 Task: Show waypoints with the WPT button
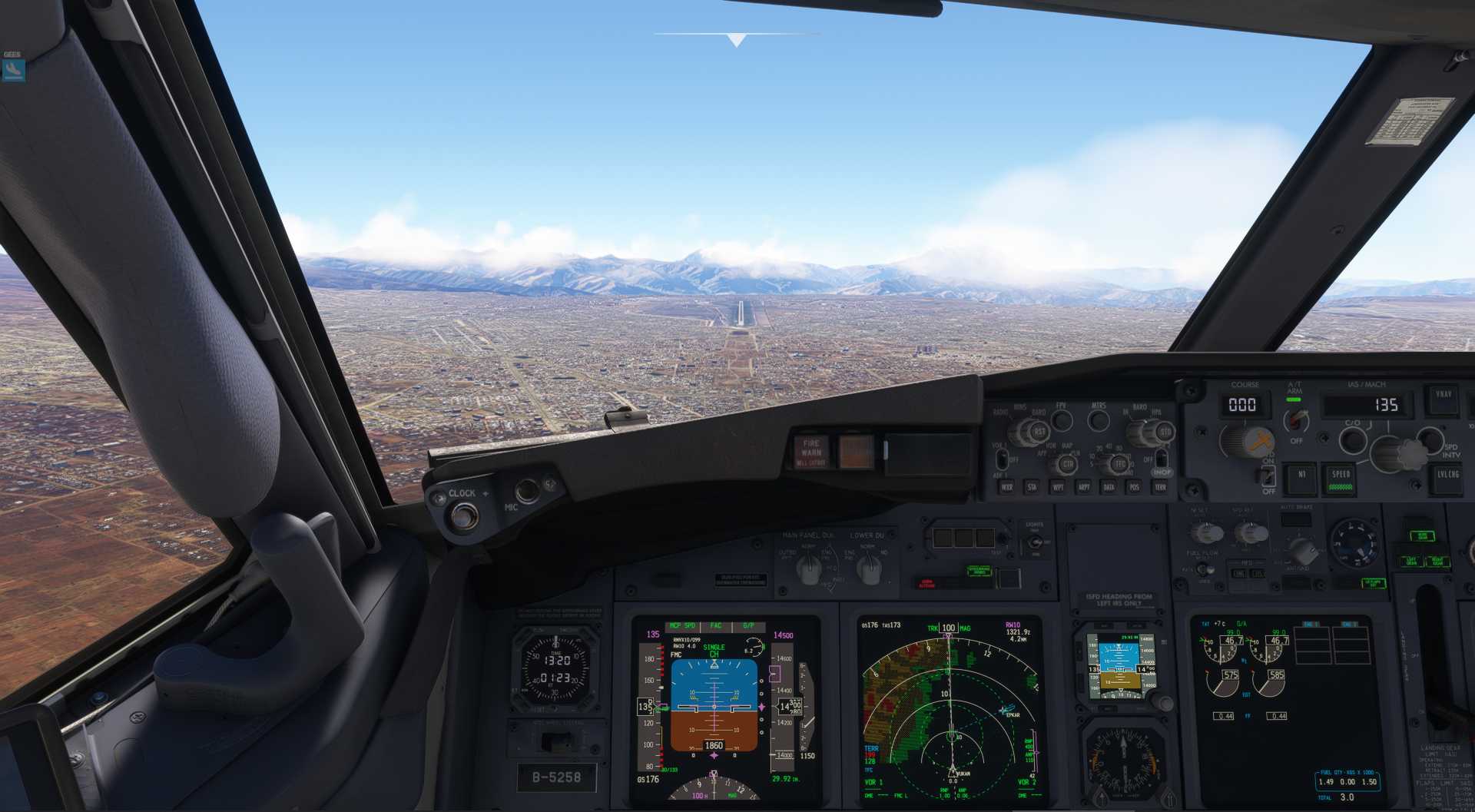click(1058, 487)
